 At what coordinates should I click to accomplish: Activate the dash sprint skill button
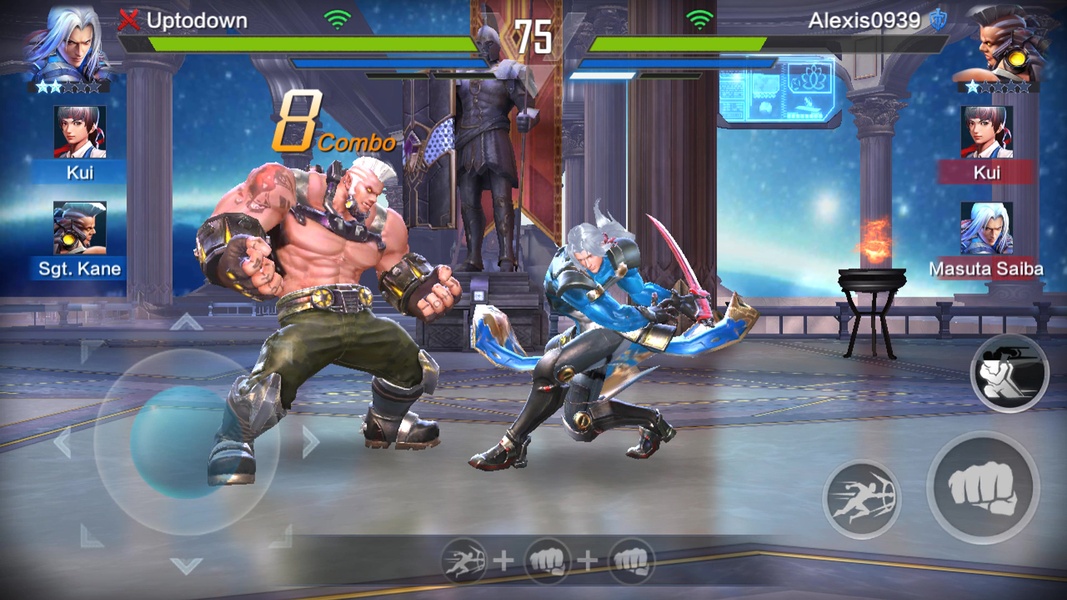[861, 499]
